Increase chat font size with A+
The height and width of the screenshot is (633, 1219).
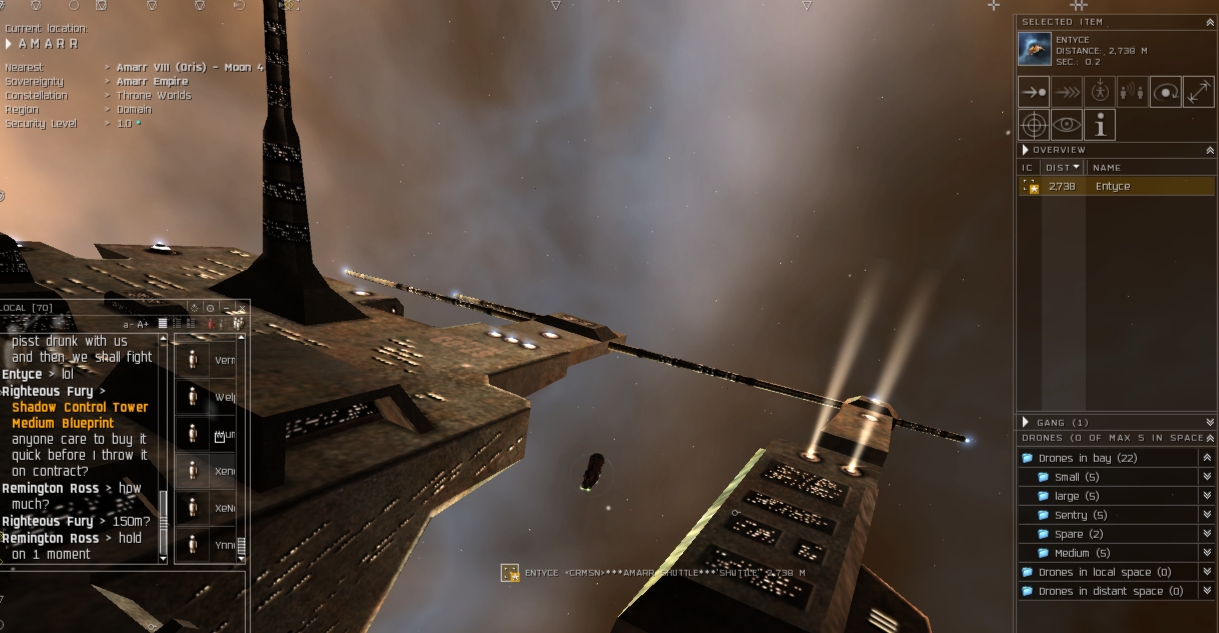[143, 324]
